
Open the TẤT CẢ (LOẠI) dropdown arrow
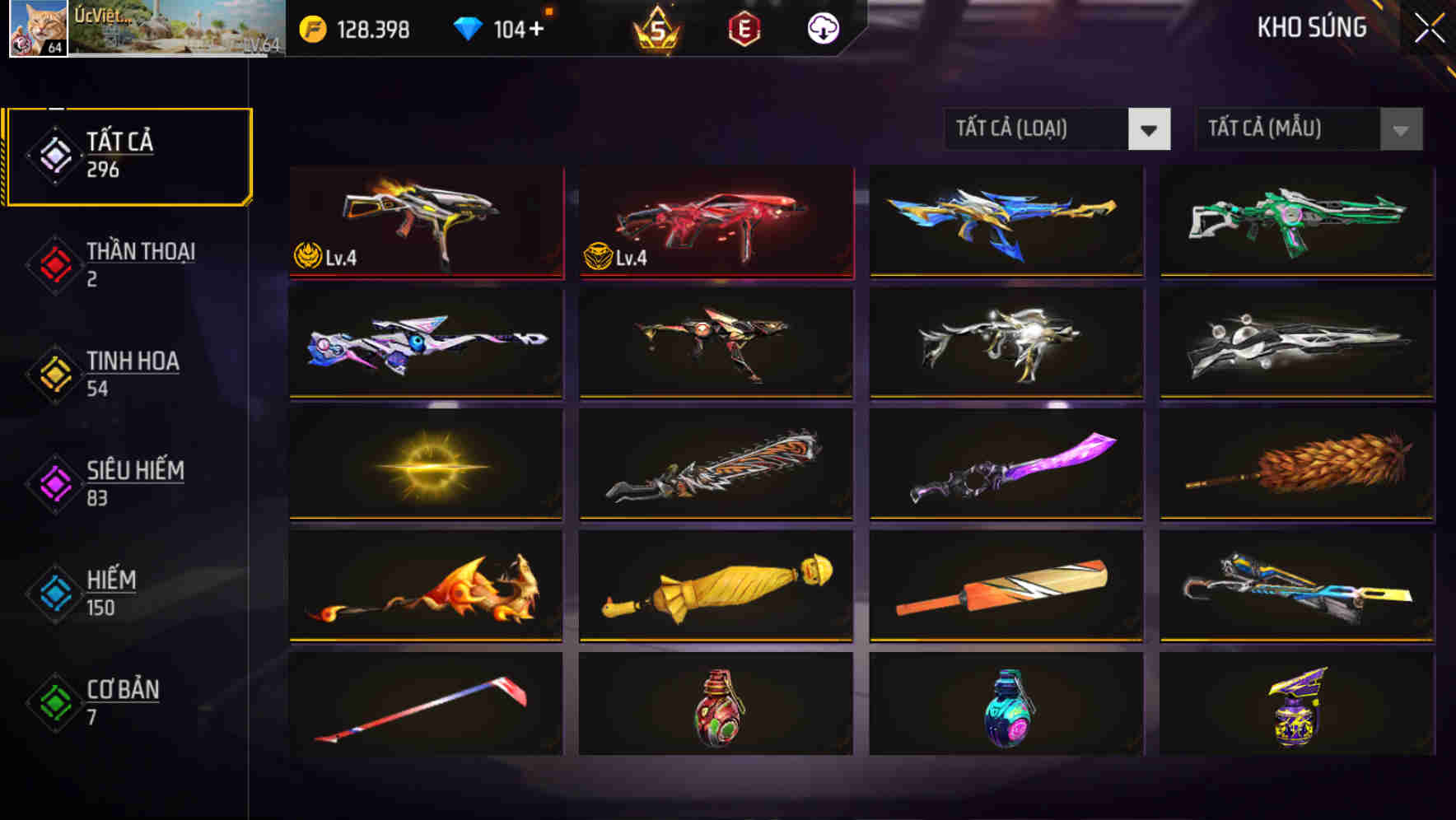coord(1150,129)
